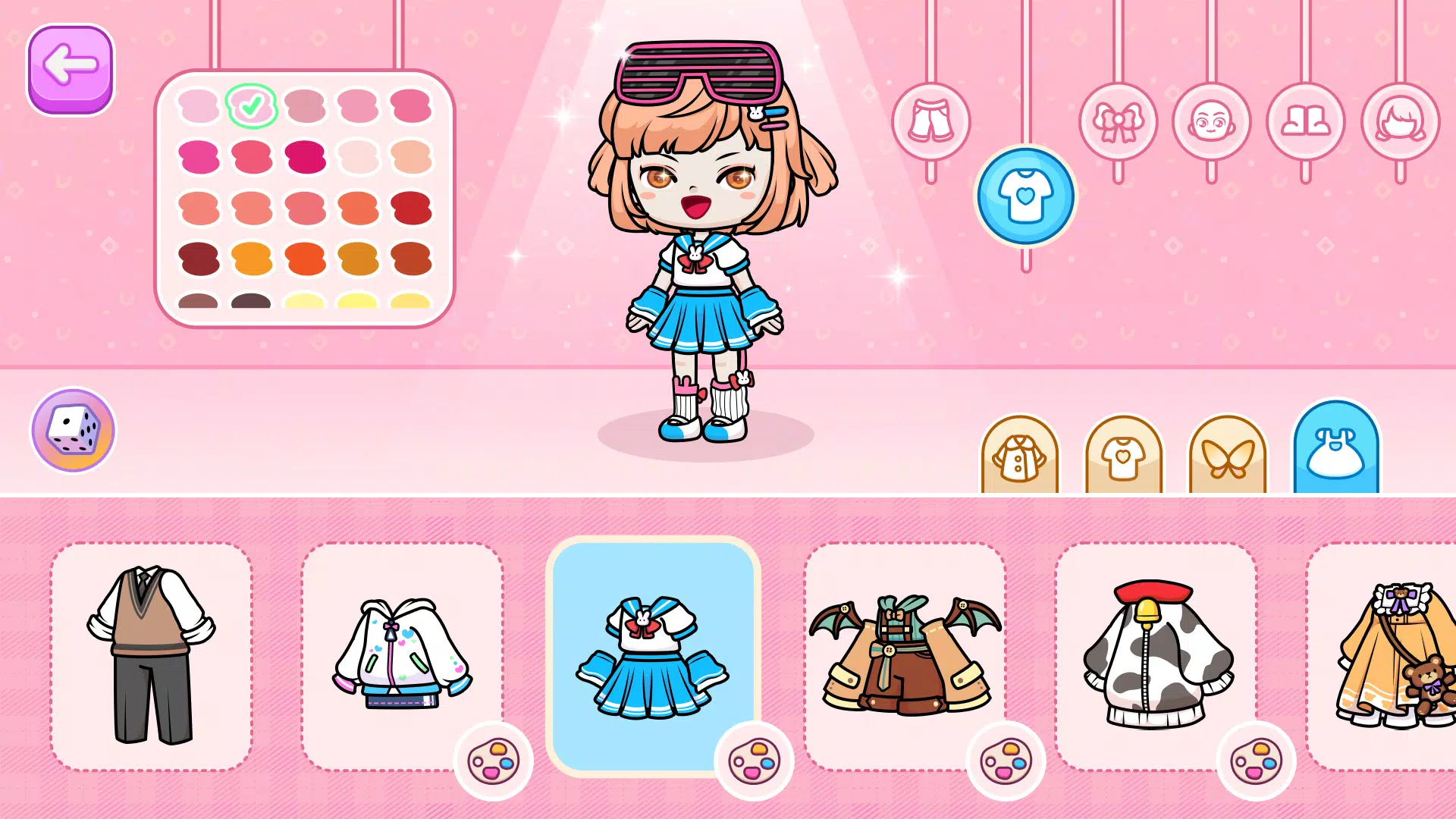Screen dimensions: 1456x819
Task: Select the bright red color swatch
Action: pos(411,208)
